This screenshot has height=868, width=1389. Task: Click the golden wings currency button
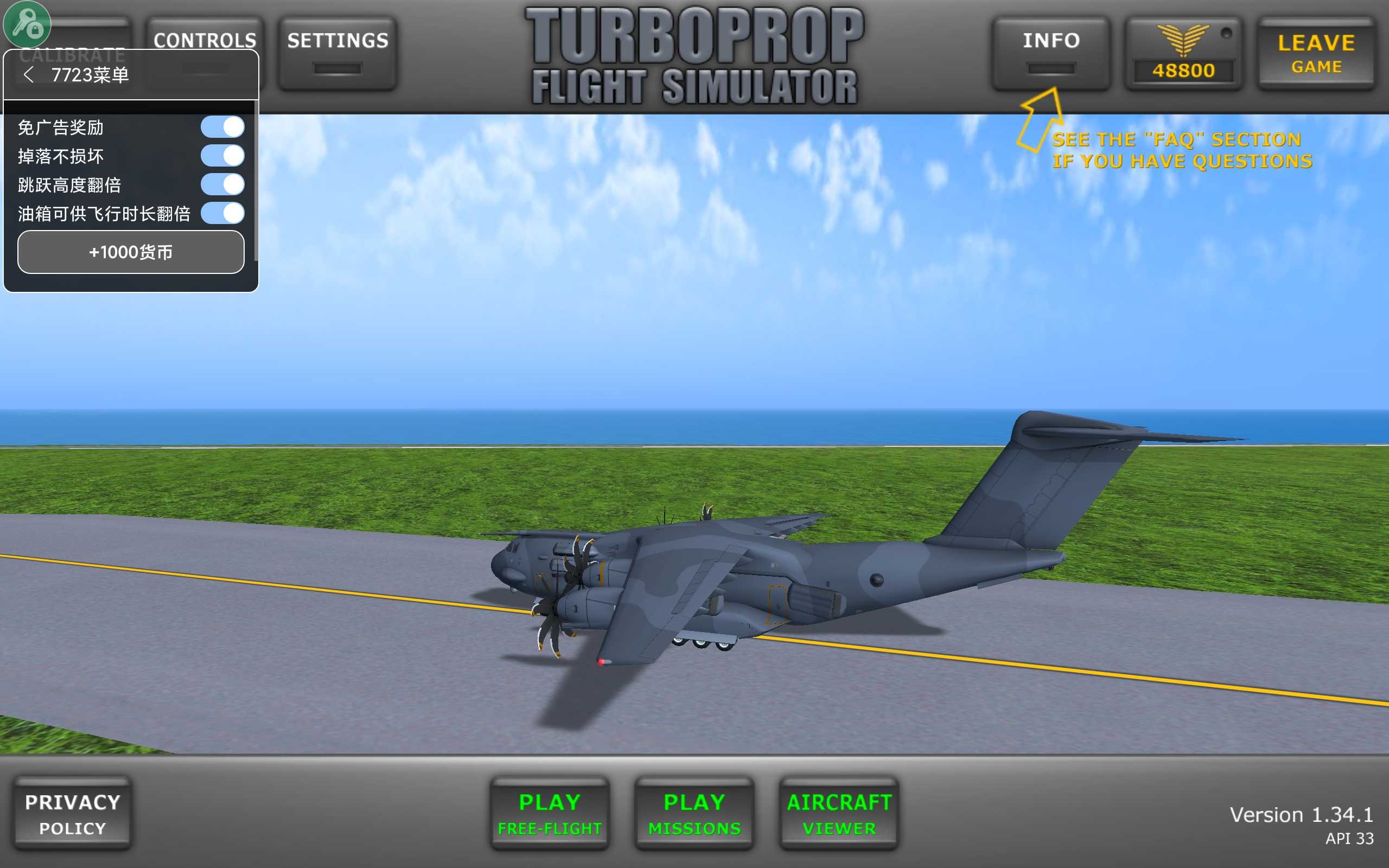pos(1183,53)
